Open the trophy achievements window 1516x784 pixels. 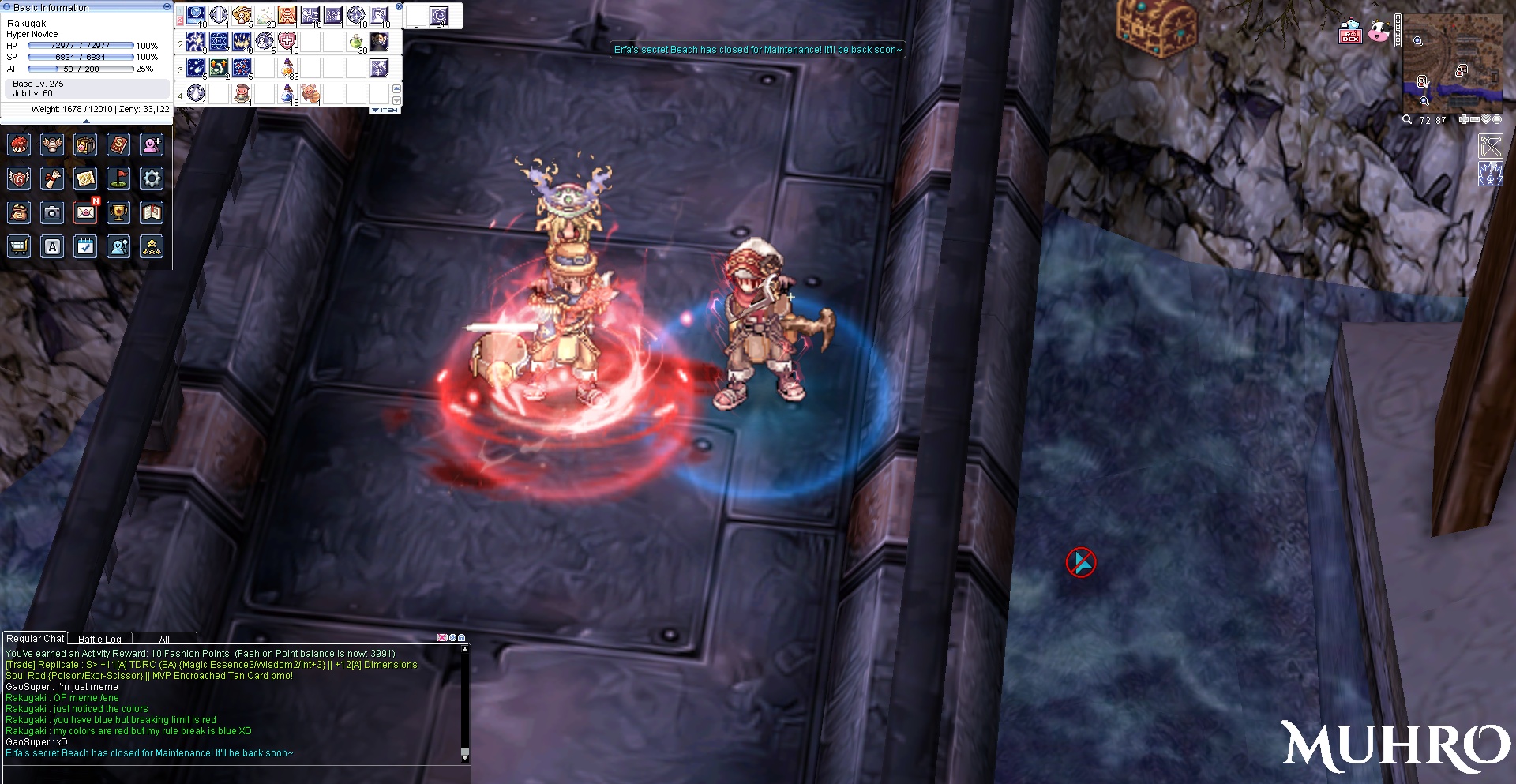[x=118, y=212]
